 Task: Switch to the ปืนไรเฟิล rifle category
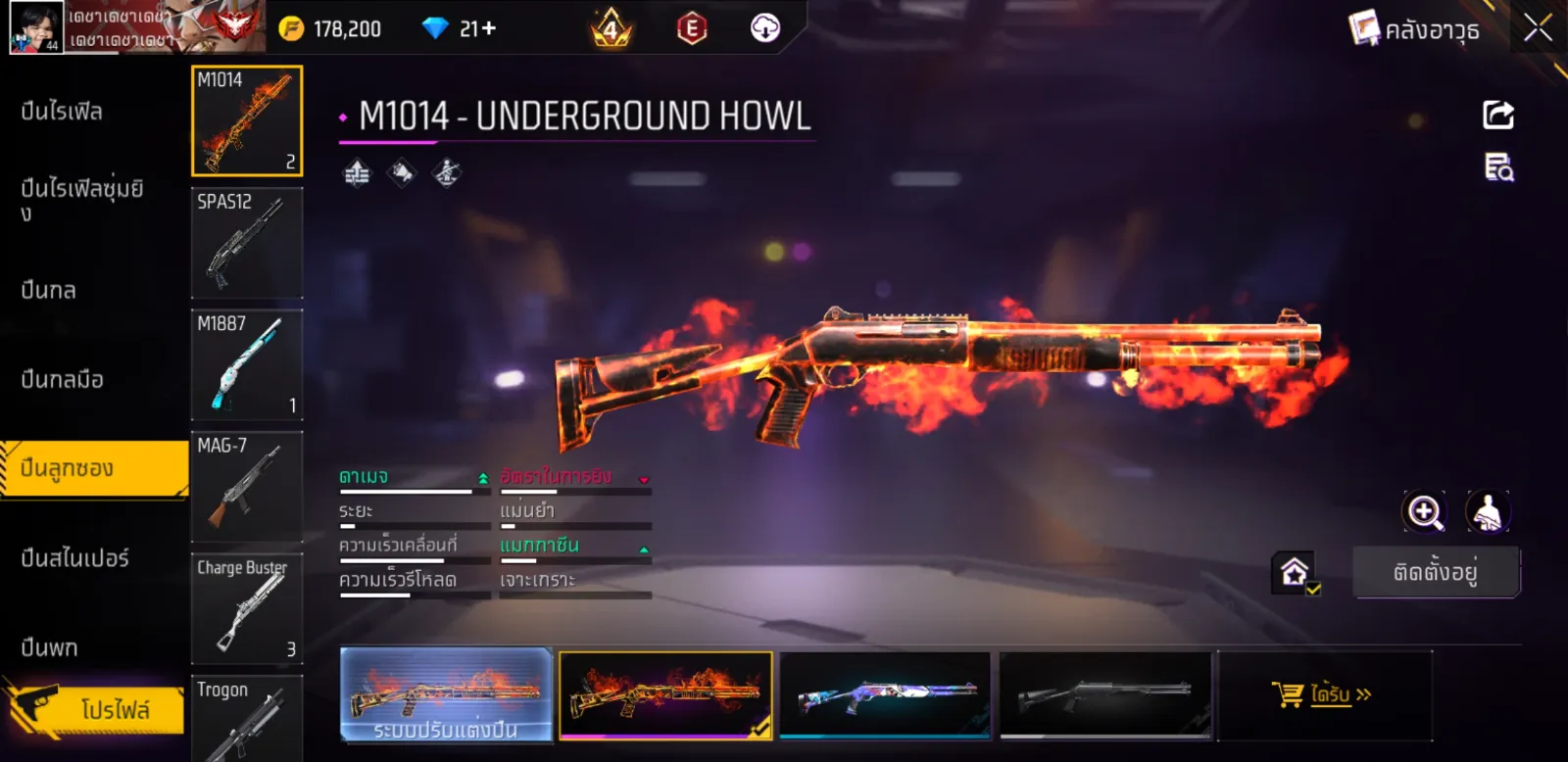pos(62,112)
